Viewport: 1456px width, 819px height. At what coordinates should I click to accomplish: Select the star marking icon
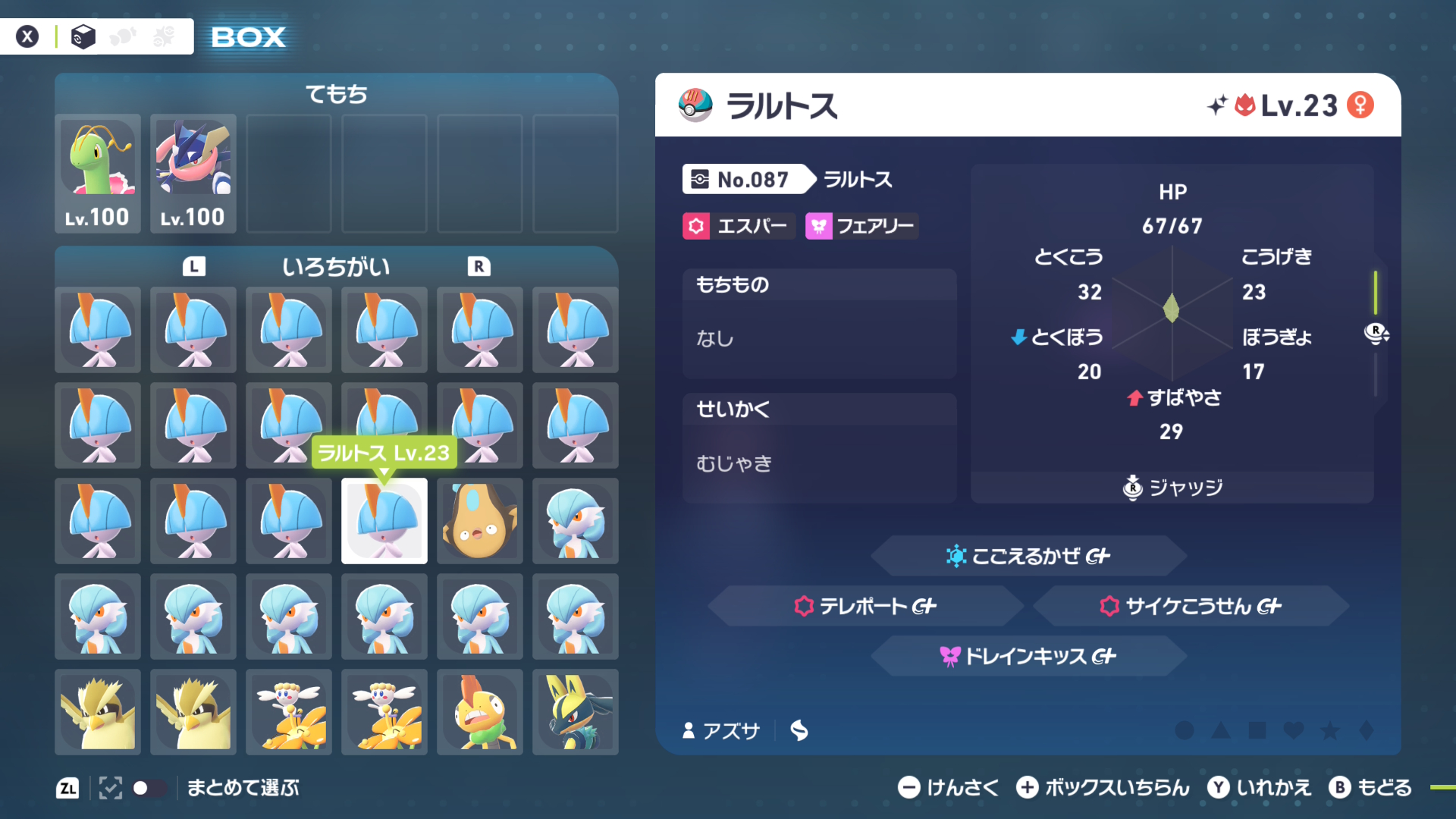tap(1330, 730)
